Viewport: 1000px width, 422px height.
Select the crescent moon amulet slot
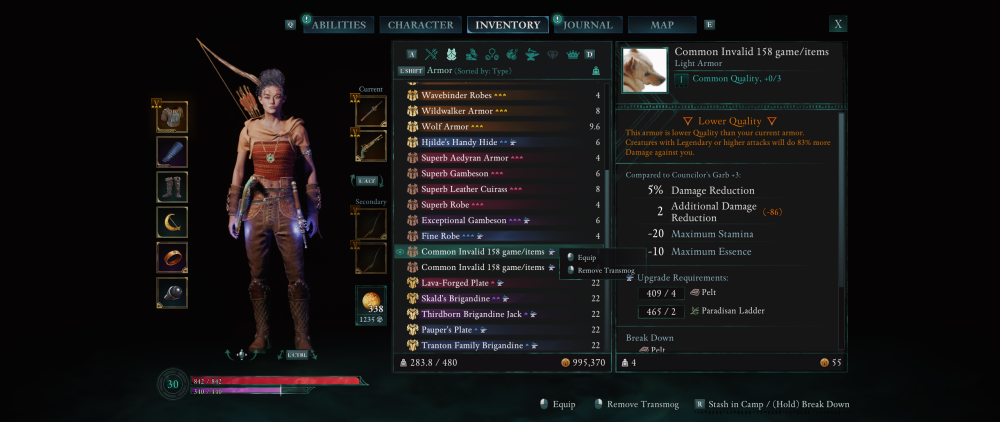pos(172,222)
